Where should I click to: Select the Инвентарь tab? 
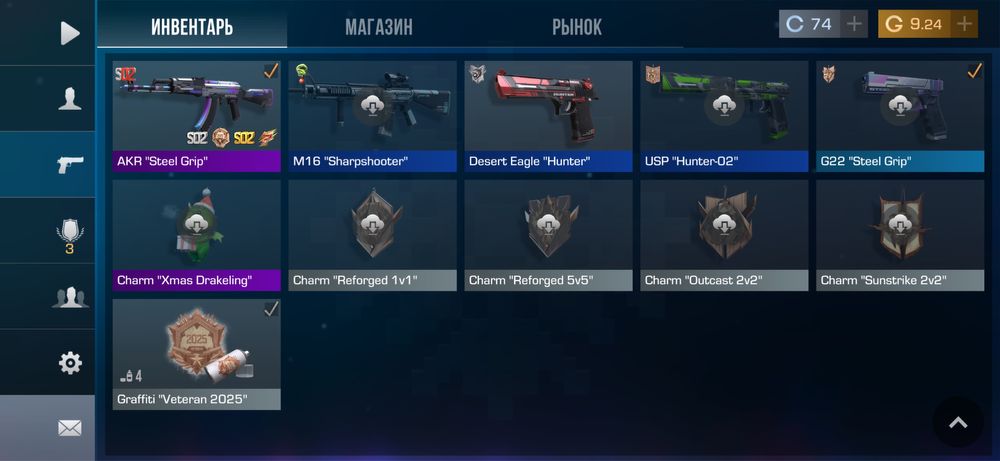pos(192,27)
